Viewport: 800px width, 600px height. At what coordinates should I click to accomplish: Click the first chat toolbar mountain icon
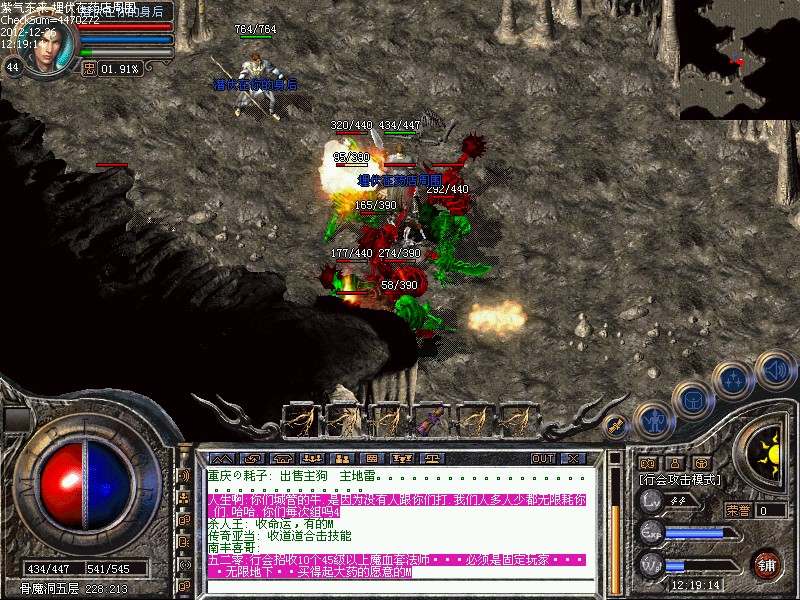(x=220, y=458)
